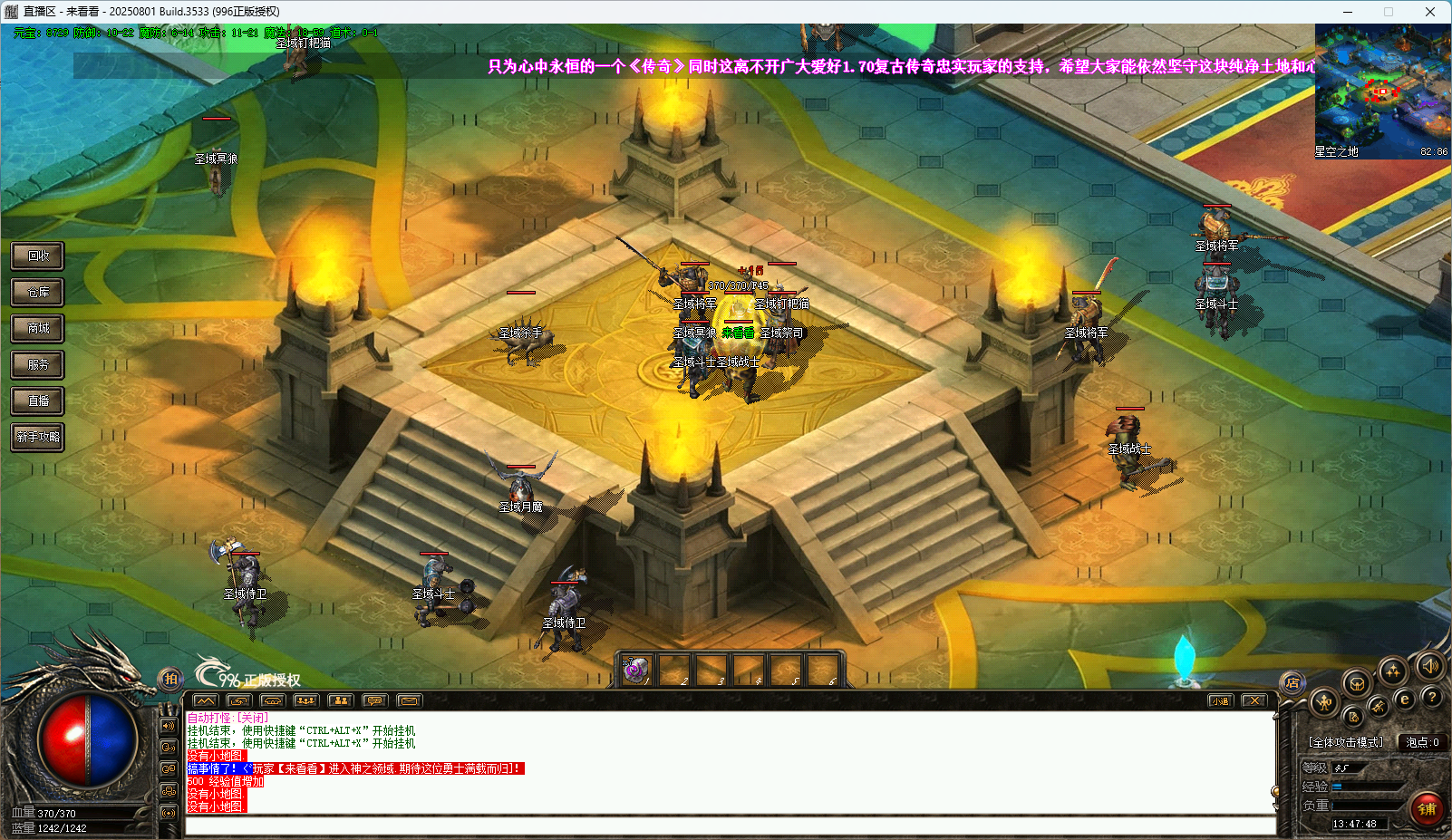This screenshot has width=1452, height=840.
Task: Click the 小退 quick logout button
Action: (x=1220, y=700)
